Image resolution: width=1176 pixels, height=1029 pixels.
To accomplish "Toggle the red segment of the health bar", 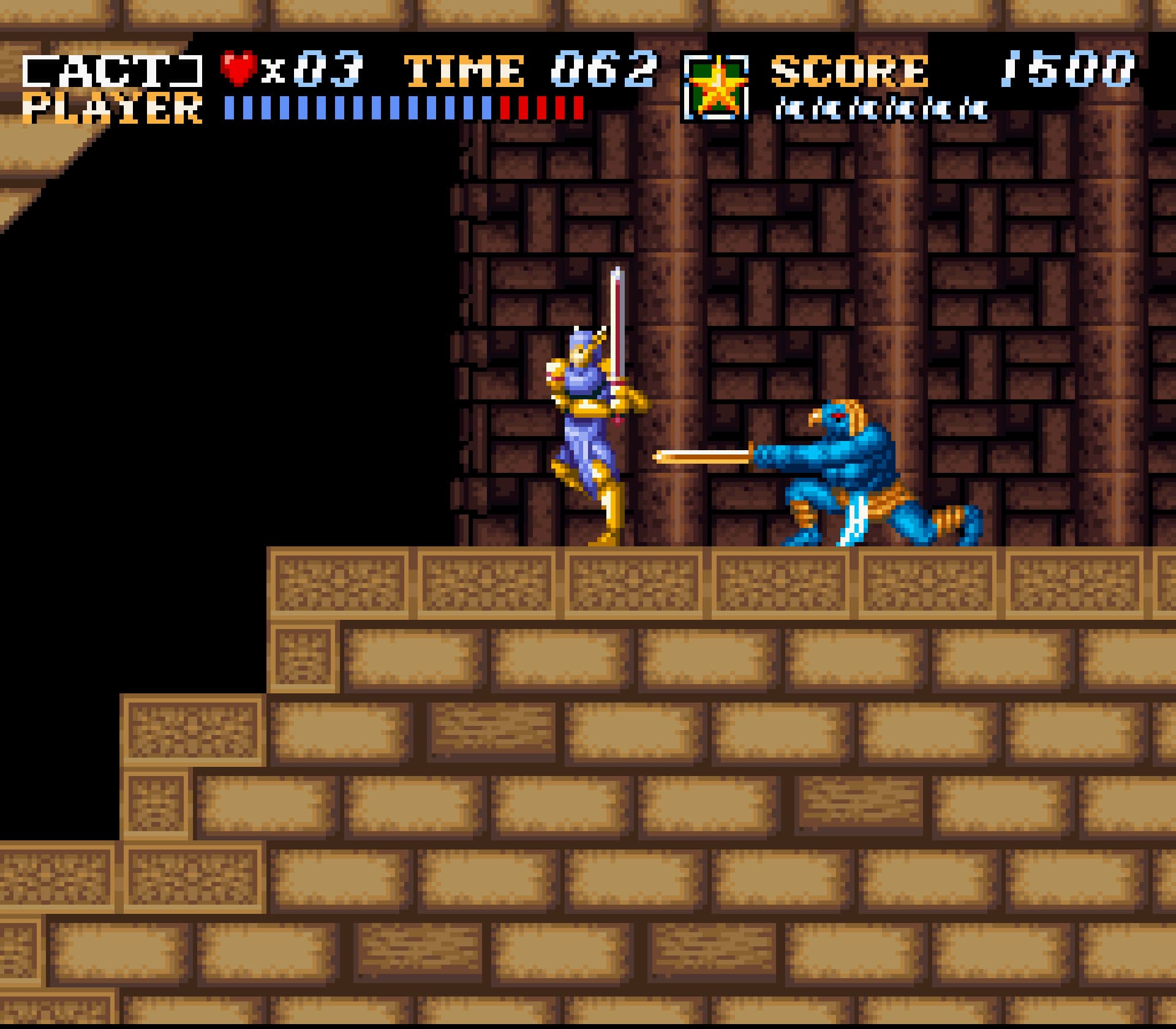I will tap(542, 106).
